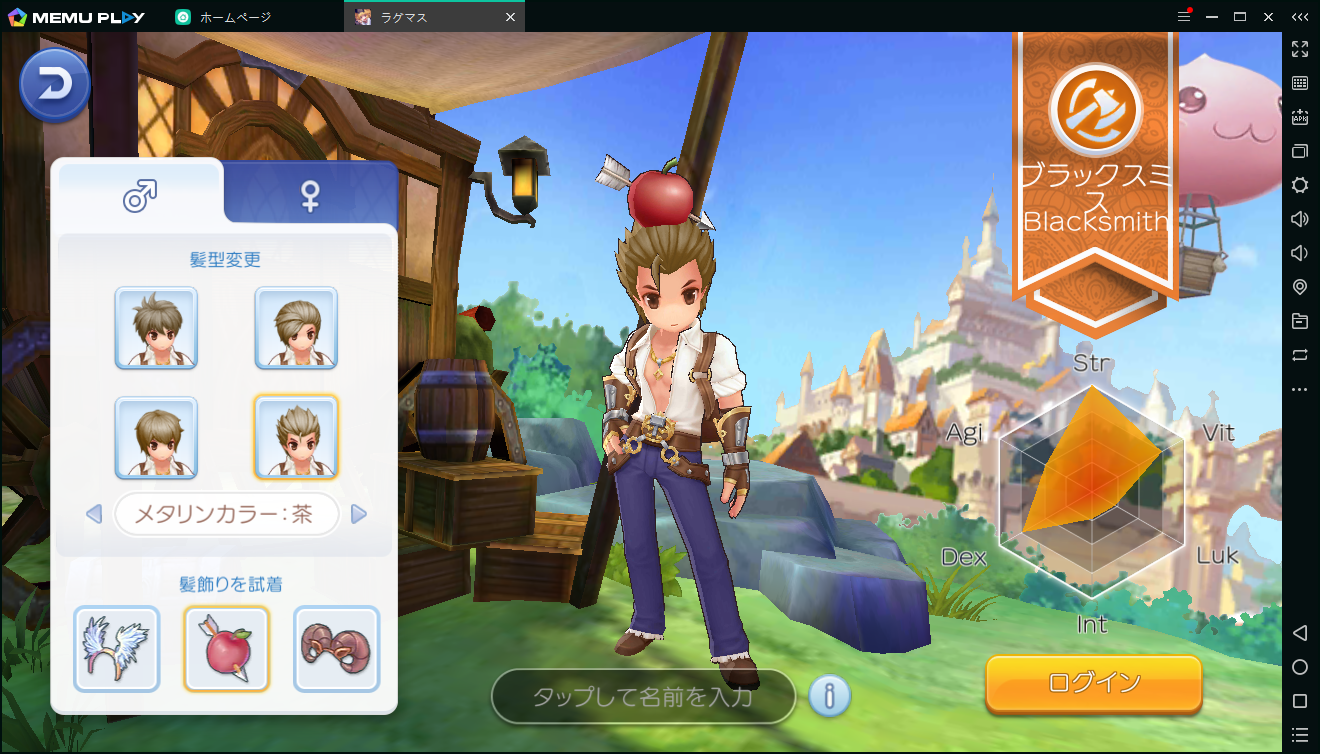Image resolution: width=1320 pixels, height=754 pixels.
Task: Try on the apple with arrow headgear
Action: point(226,649)
